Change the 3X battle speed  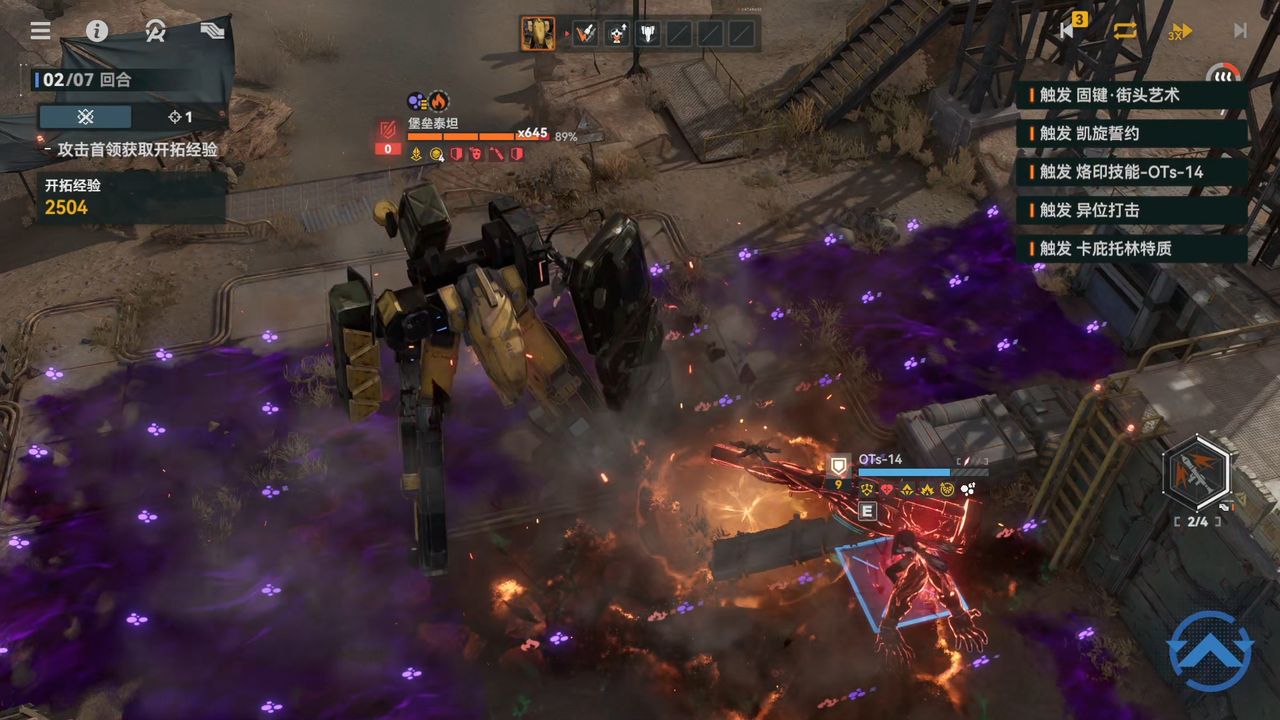pos(1181,31)
